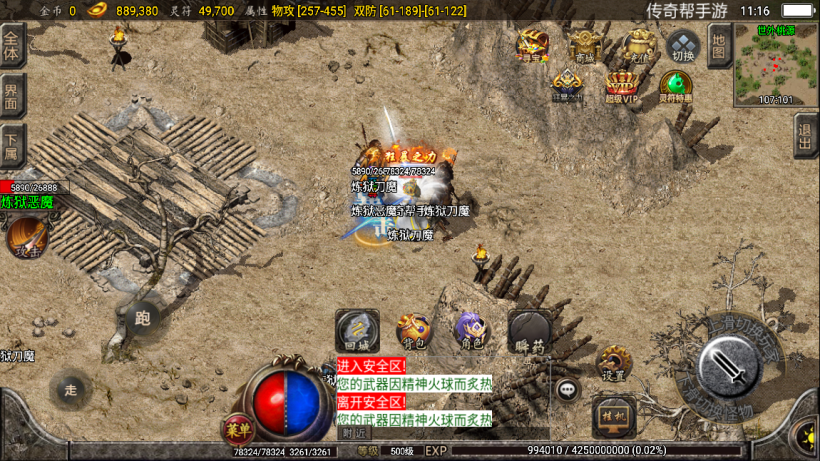The image size is (820, 461).
Task: Tap the 切换 switch button
Action: click(683, 46)
